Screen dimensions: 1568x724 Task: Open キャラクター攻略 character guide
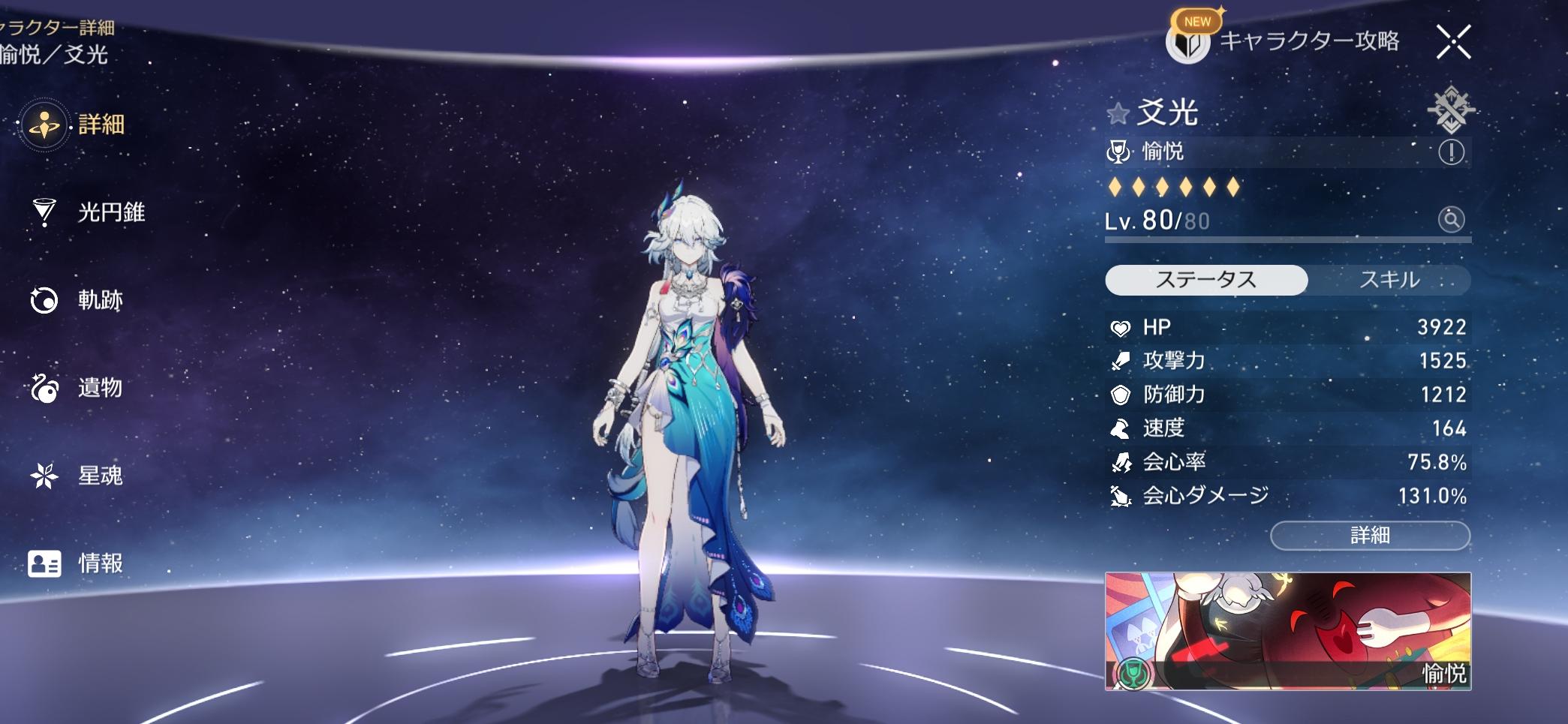[x=1284, y=41]
